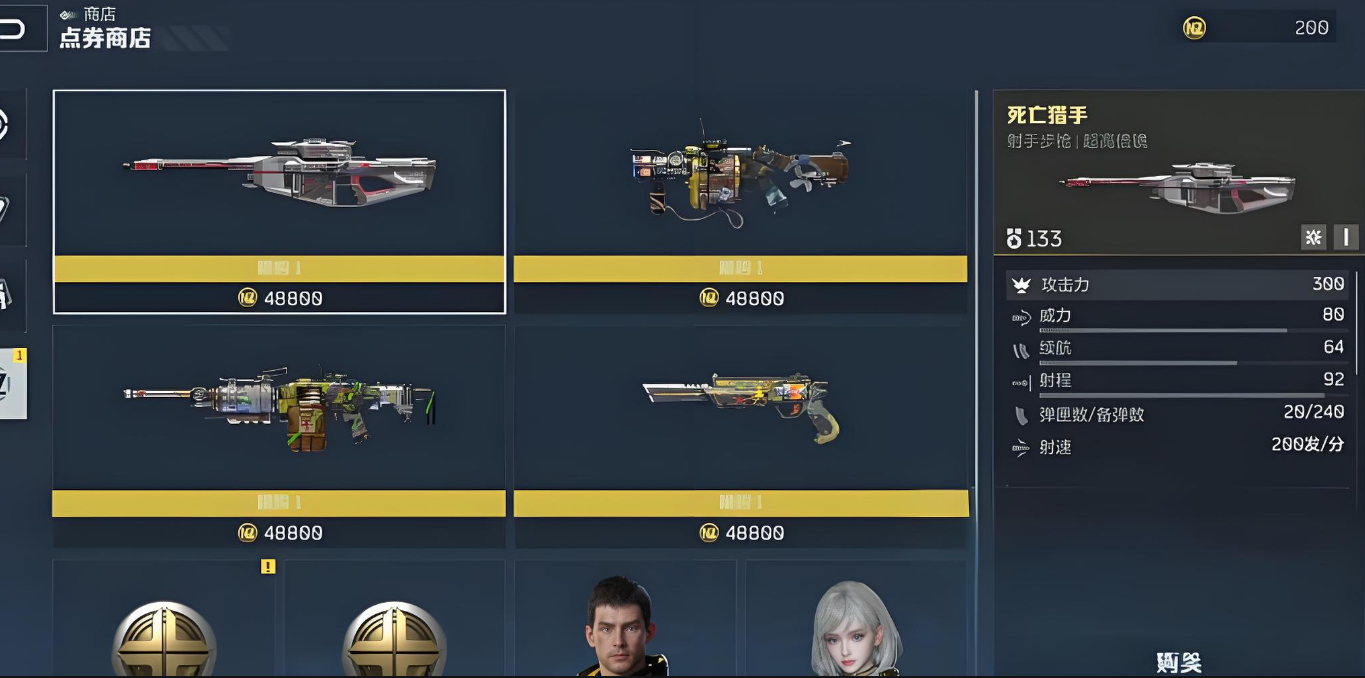
Task: Select the 攻击力 attack stat row
Action: pos(1178,285)
